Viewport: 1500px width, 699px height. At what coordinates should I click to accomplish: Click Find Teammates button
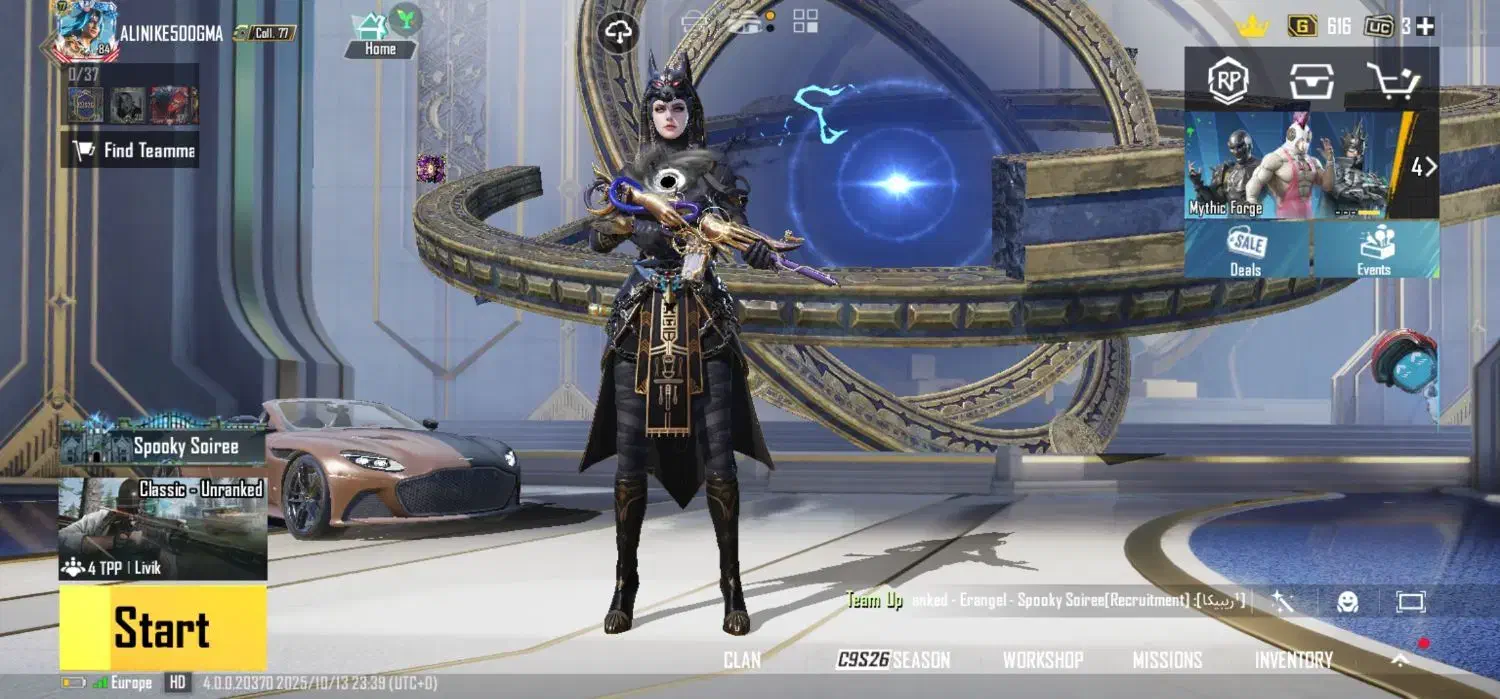130,150
